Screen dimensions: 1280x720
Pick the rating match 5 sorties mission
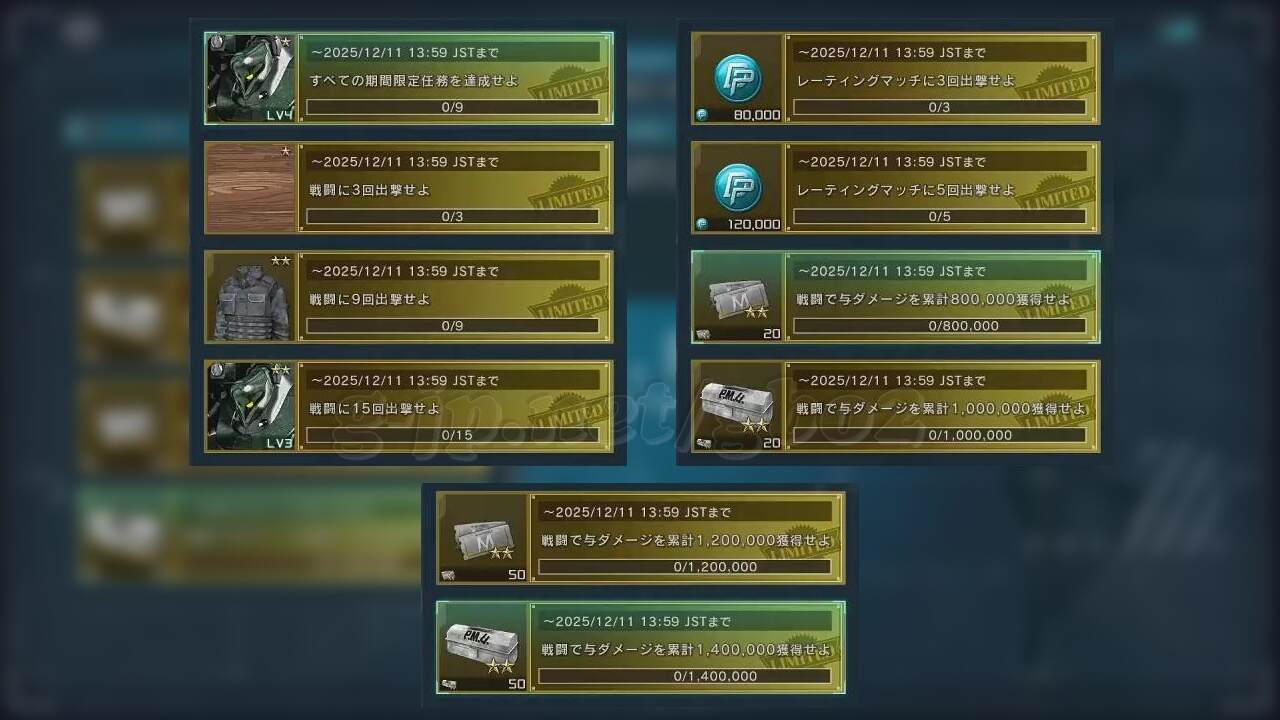941,188
